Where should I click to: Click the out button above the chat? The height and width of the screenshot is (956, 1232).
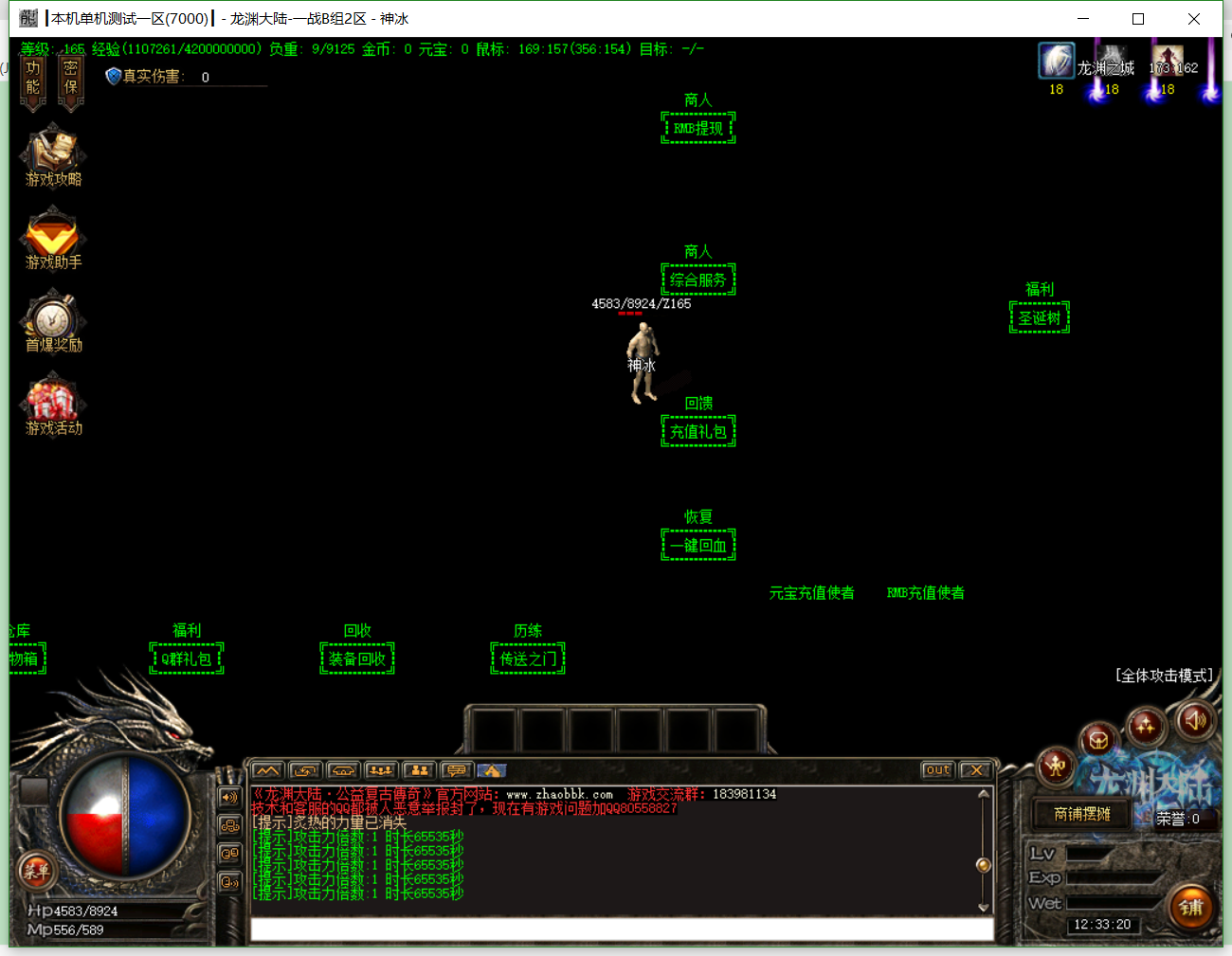pyautogui.click(x=937, y=770)
